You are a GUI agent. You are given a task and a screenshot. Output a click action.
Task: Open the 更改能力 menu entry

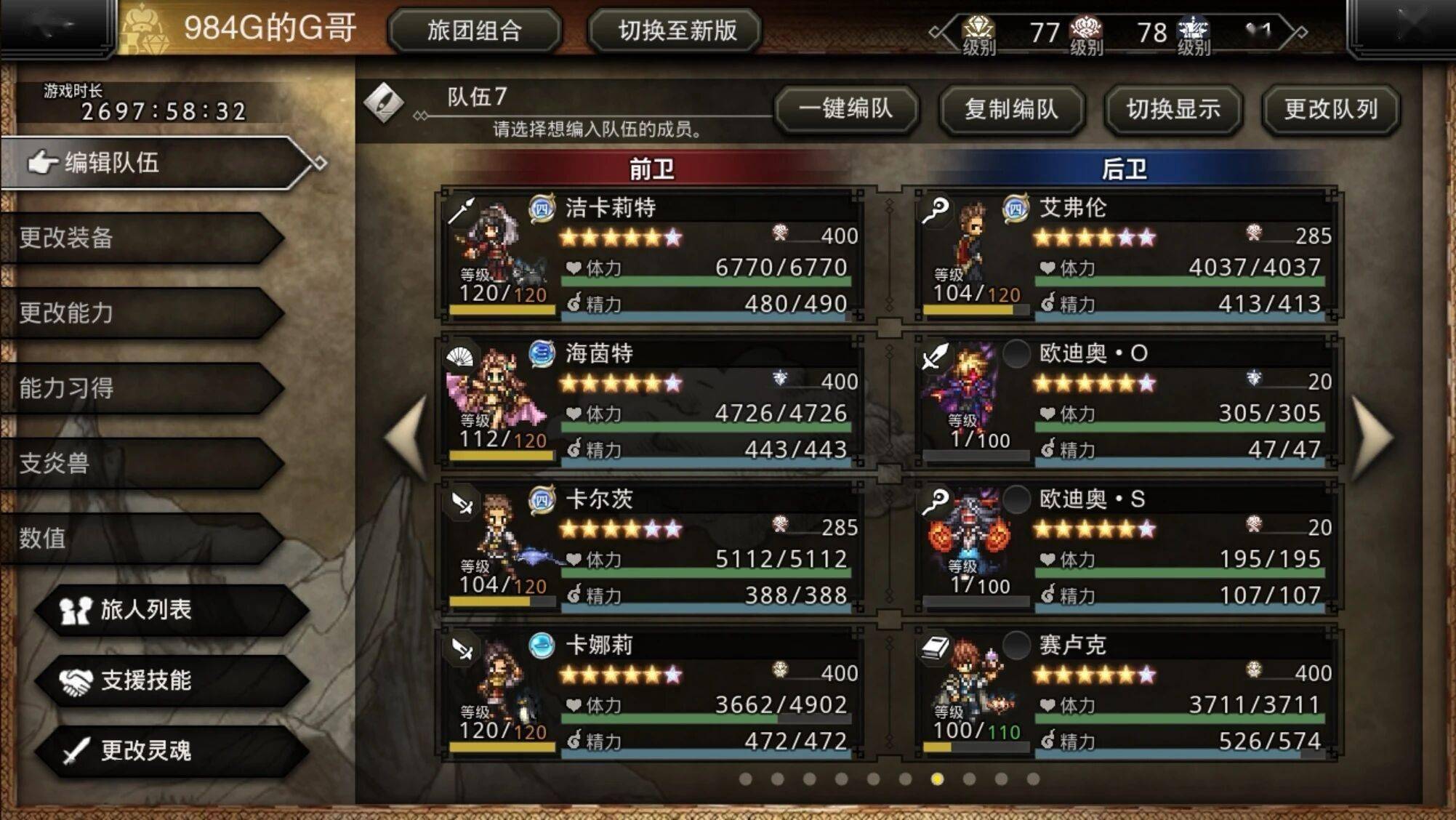coord(138,313)
